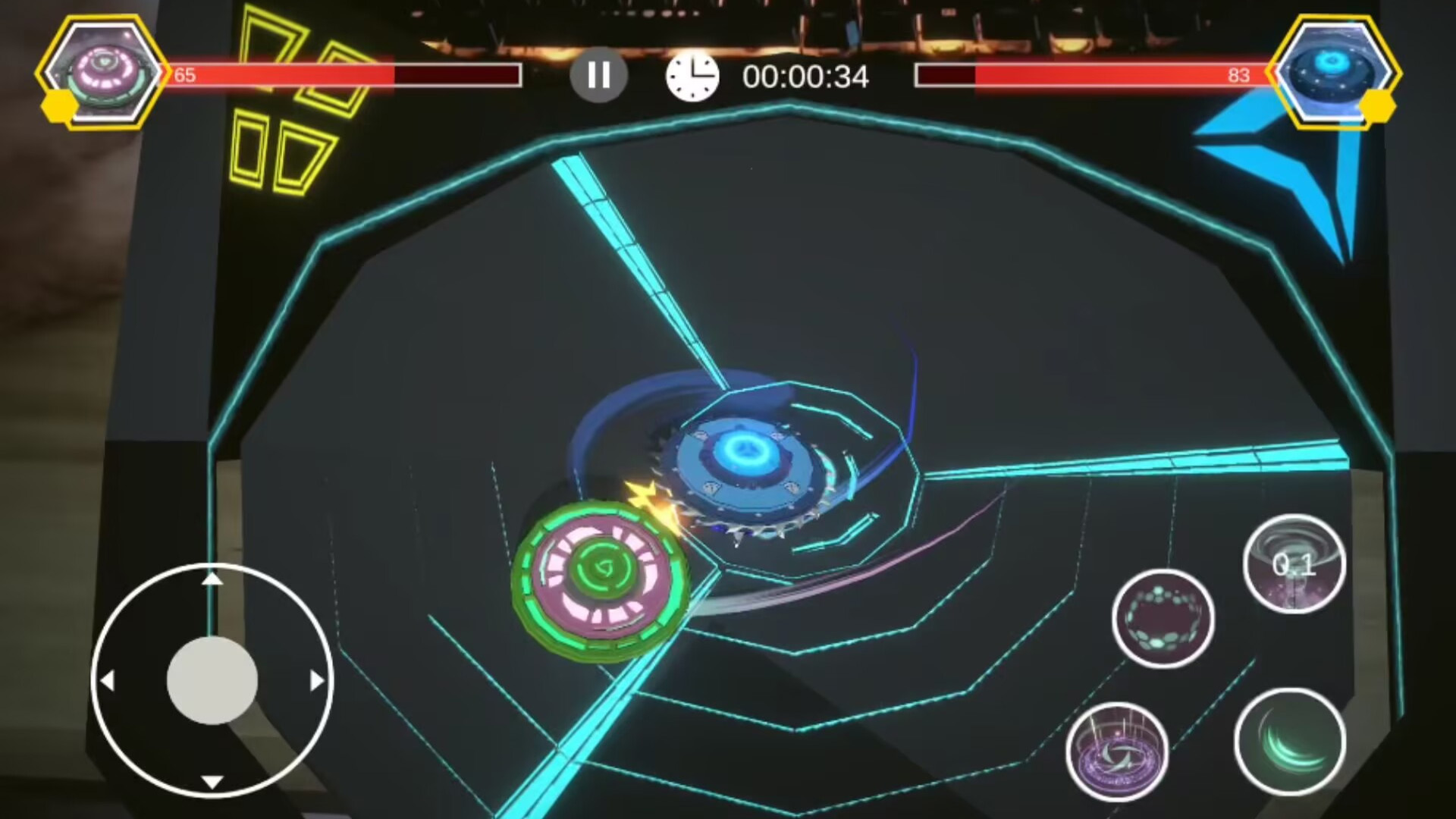This screenshot has height=819, width=1456.
Task: Pause the battle with the pause button
Action: (598, 75)
